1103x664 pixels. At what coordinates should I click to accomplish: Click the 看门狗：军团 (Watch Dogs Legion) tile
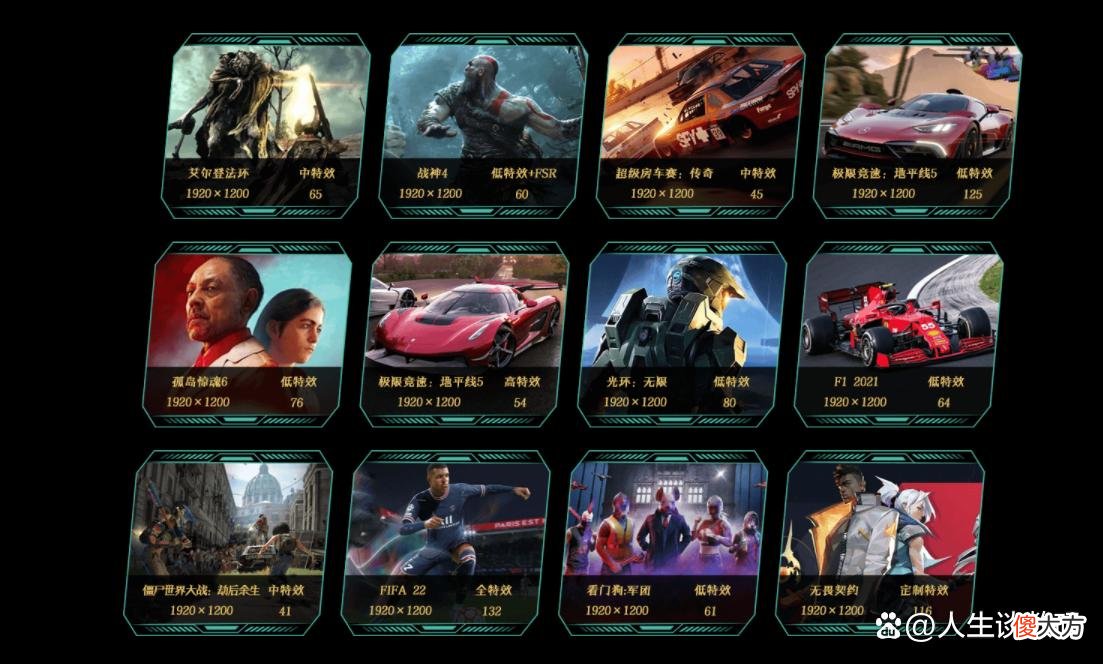664,542
